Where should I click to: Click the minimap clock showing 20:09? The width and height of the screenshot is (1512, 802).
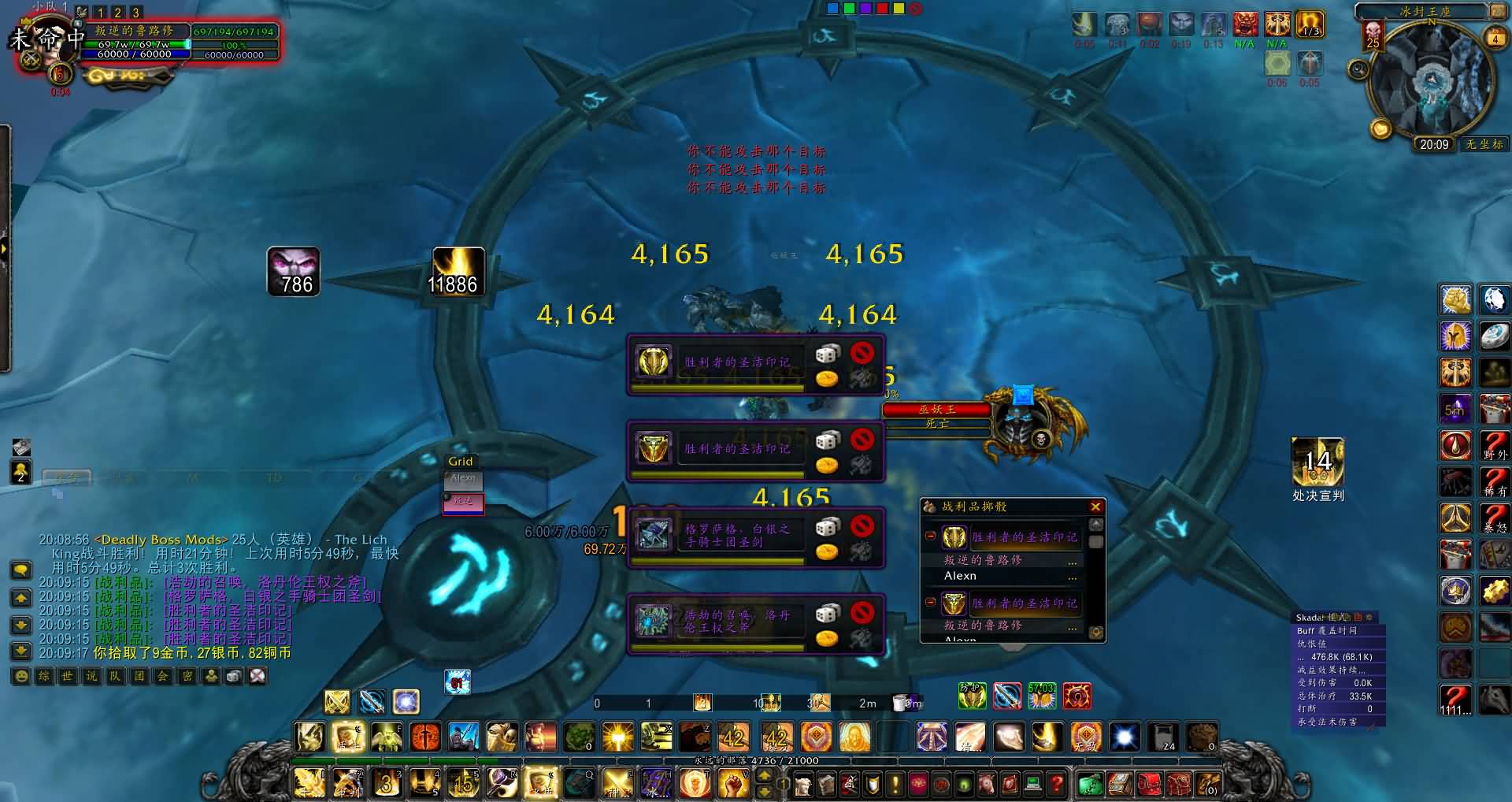tap(1433, 144)
